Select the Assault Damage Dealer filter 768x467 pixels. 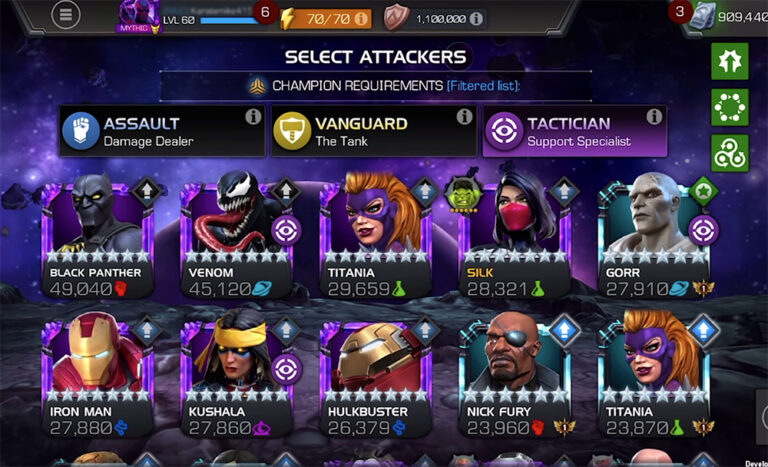point(162,132)
